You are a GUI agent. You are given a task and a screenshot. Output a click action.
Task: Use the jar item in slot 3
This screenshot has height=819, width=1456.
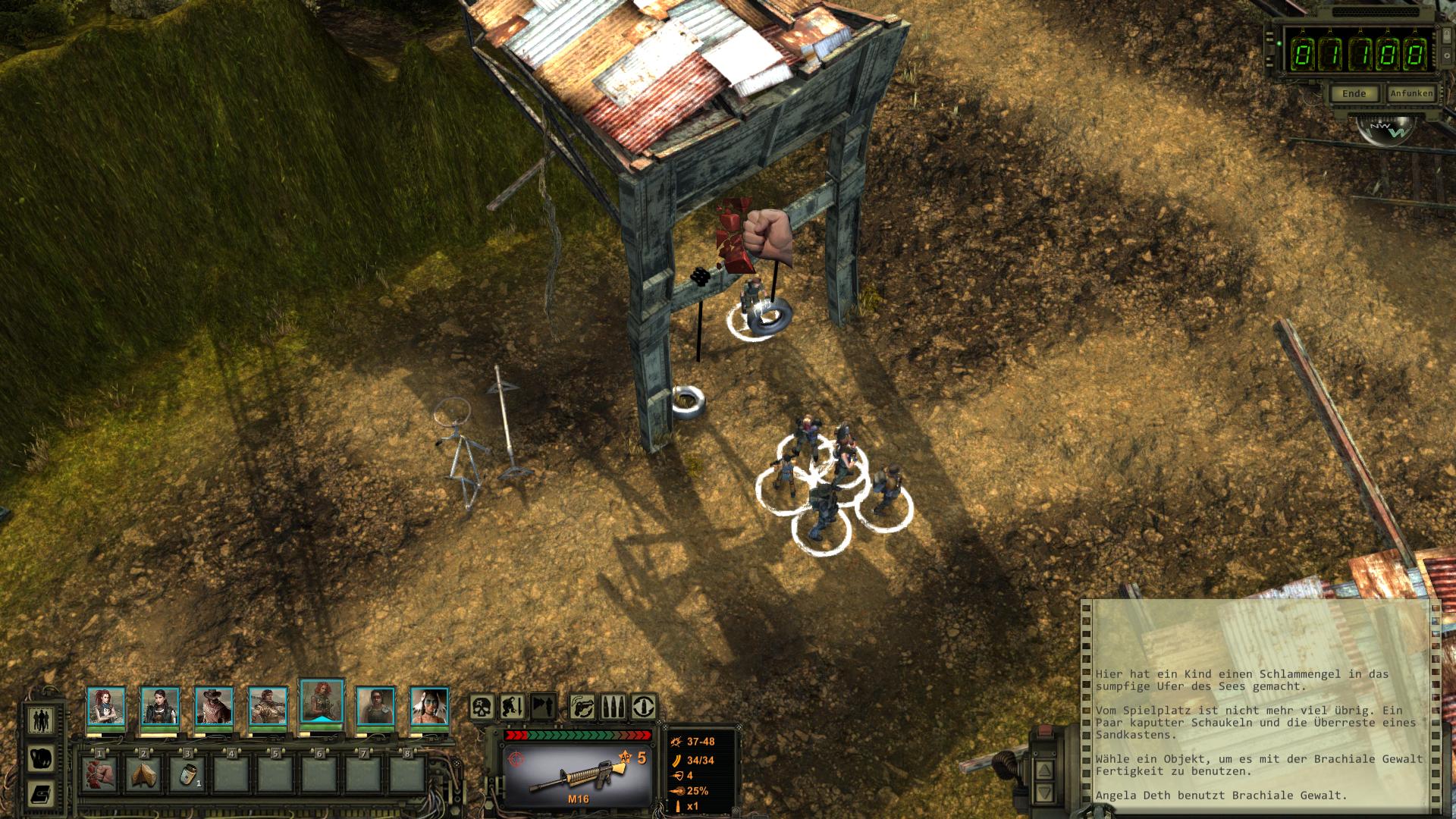(x=187, y=773)
